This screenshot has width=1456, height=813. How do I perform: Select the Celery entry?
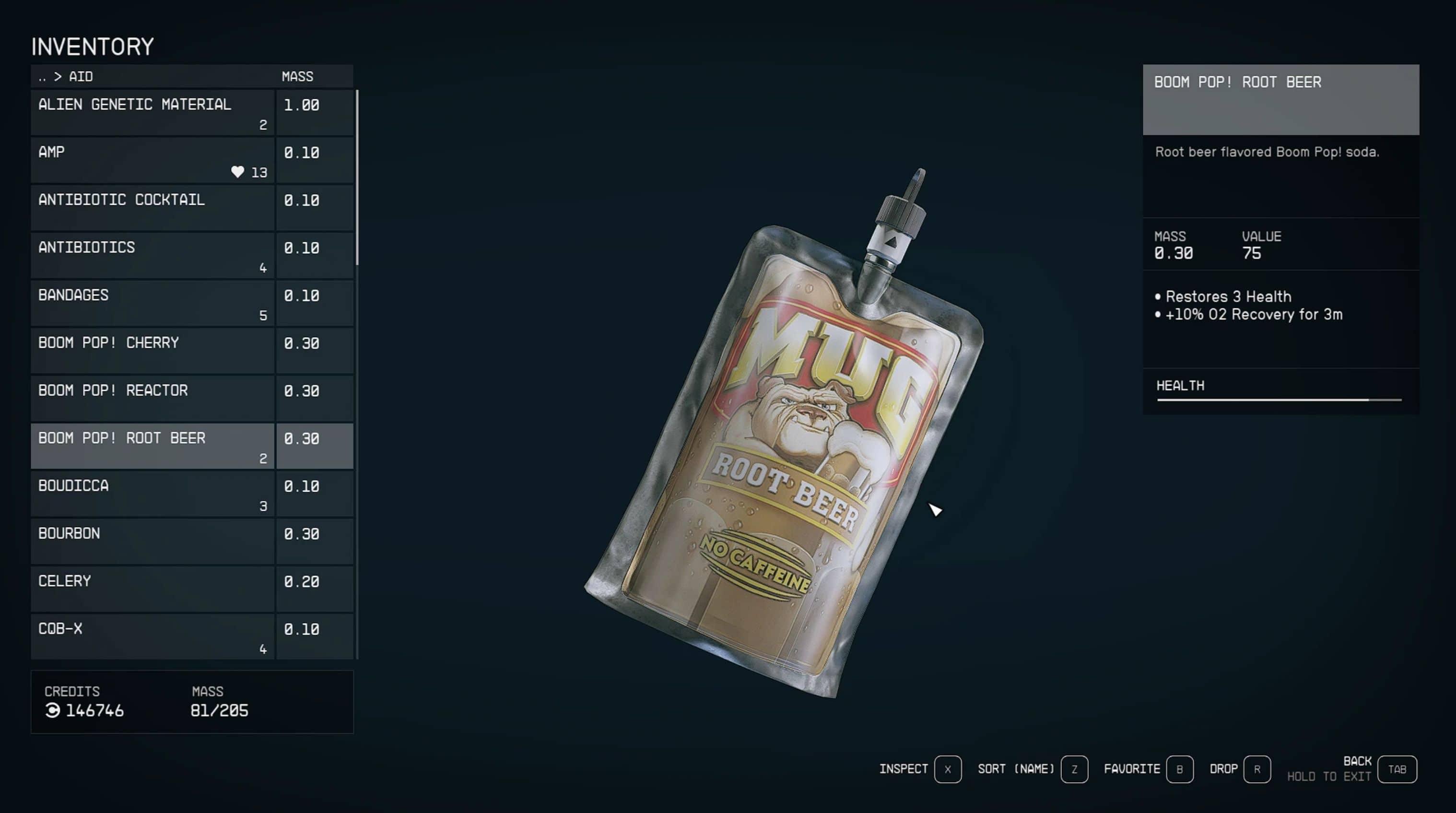[153, 589]
